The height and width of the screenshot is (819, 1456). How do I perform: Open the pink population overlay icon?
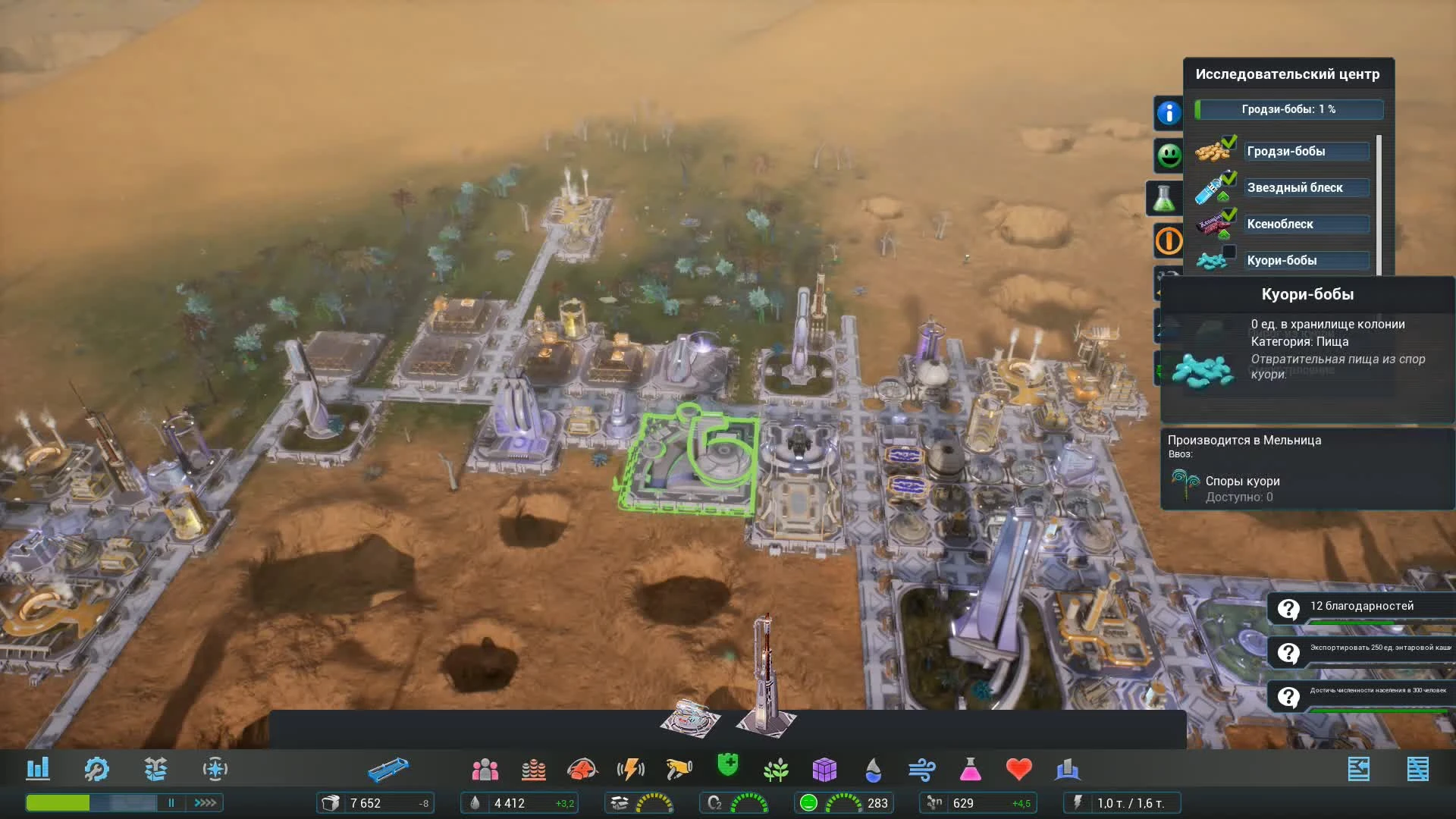click(x=485, y=768)
